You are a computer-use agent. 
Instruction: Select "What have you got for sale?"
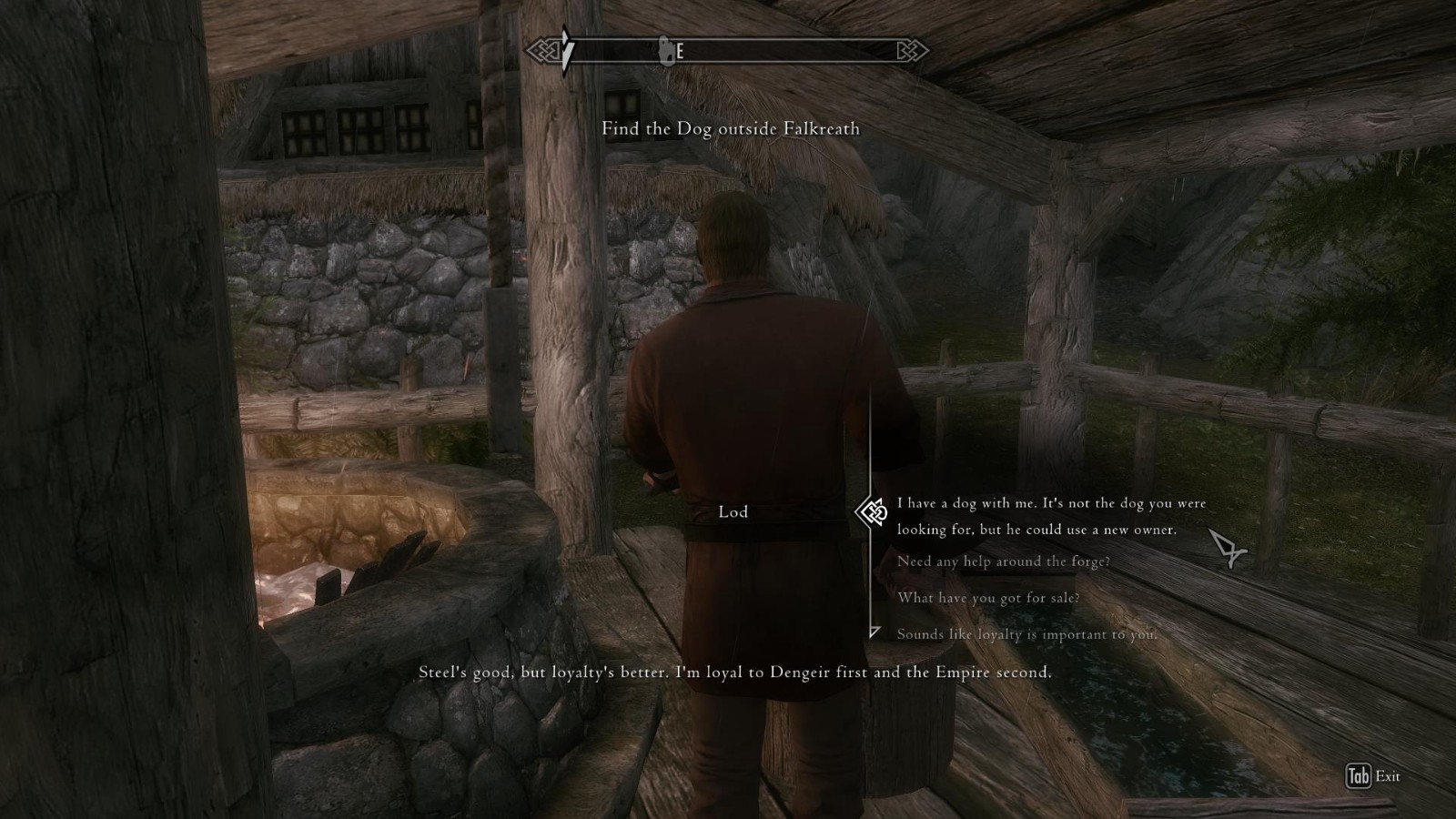(x=988, y=598)
